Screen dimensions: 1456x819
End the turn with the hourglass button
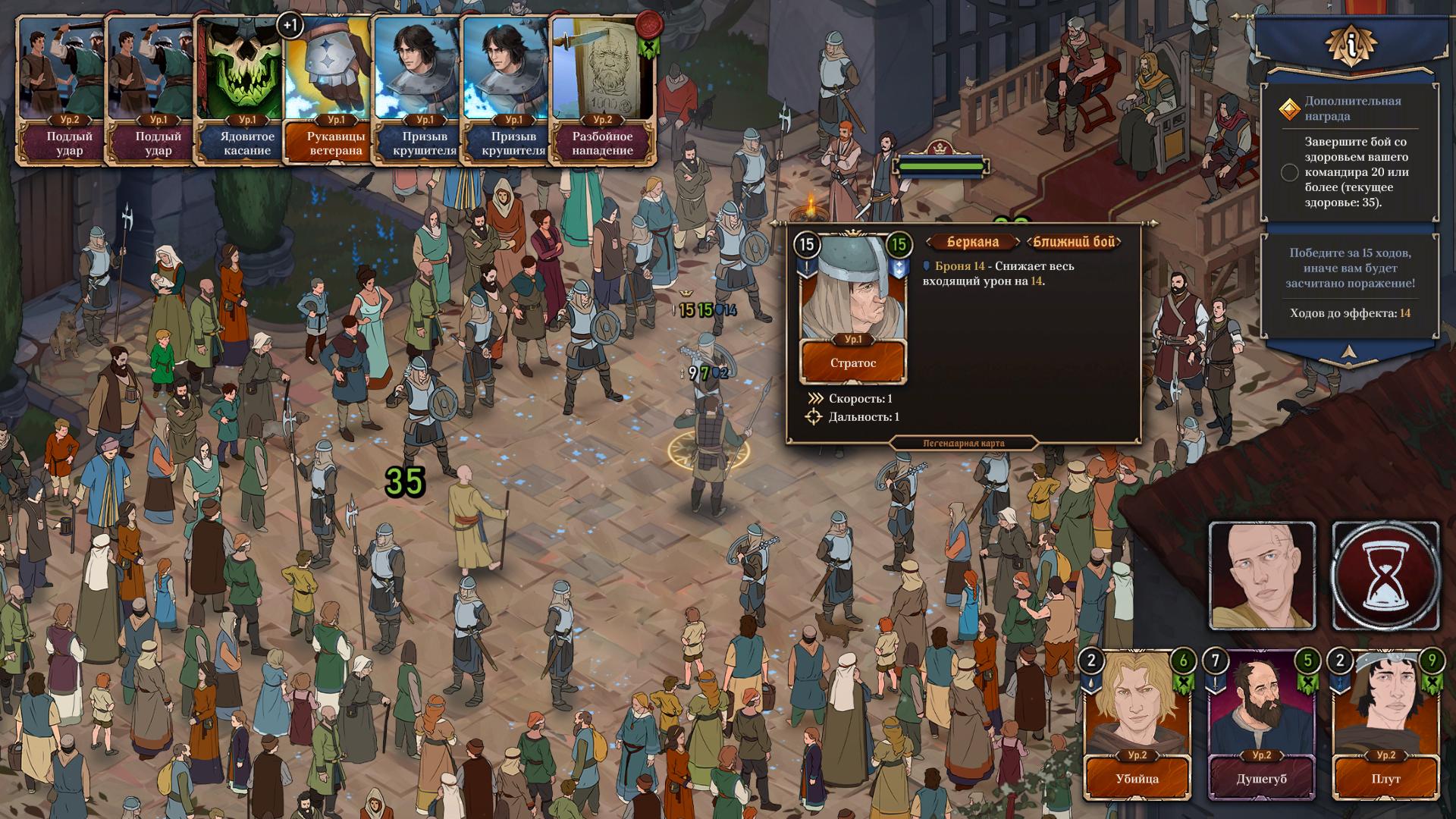[x=1385, y=576]
